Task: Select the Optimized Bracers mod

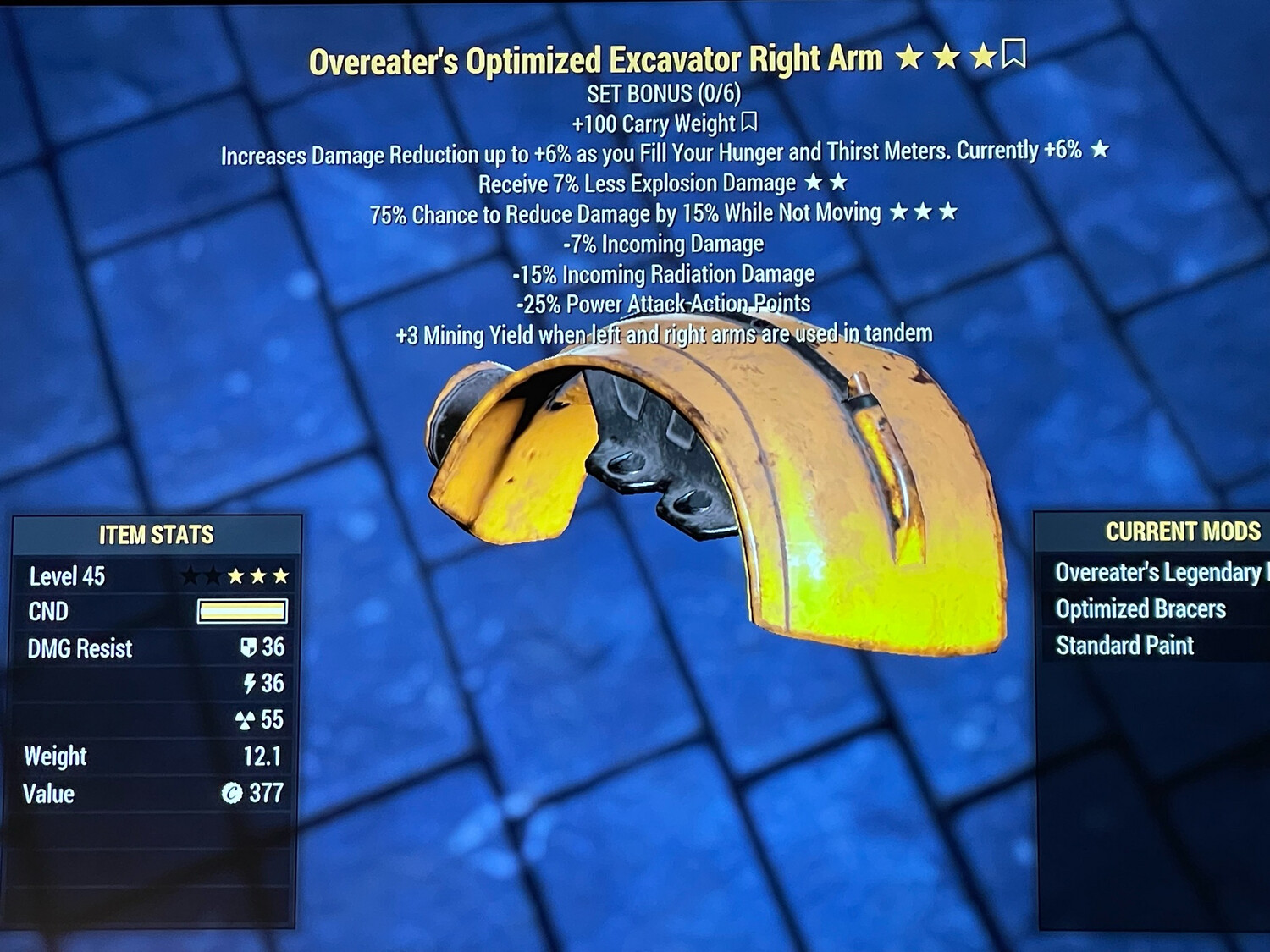Action: (x=1140, y=608)
